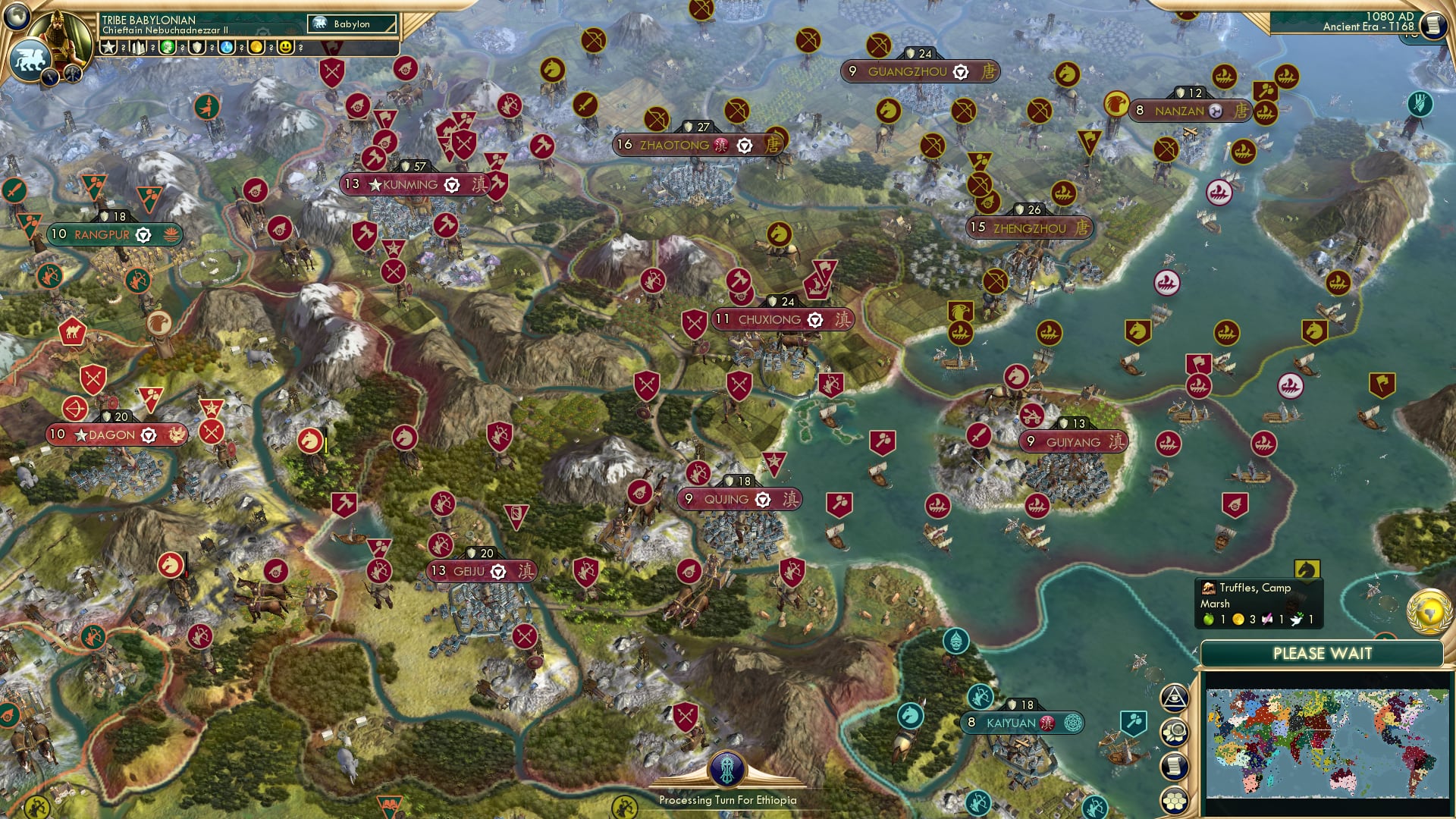This screenshot has width=1456, height=819.
Task: Open the Babylon civilization dropdown
Action: tap(351, 24)
